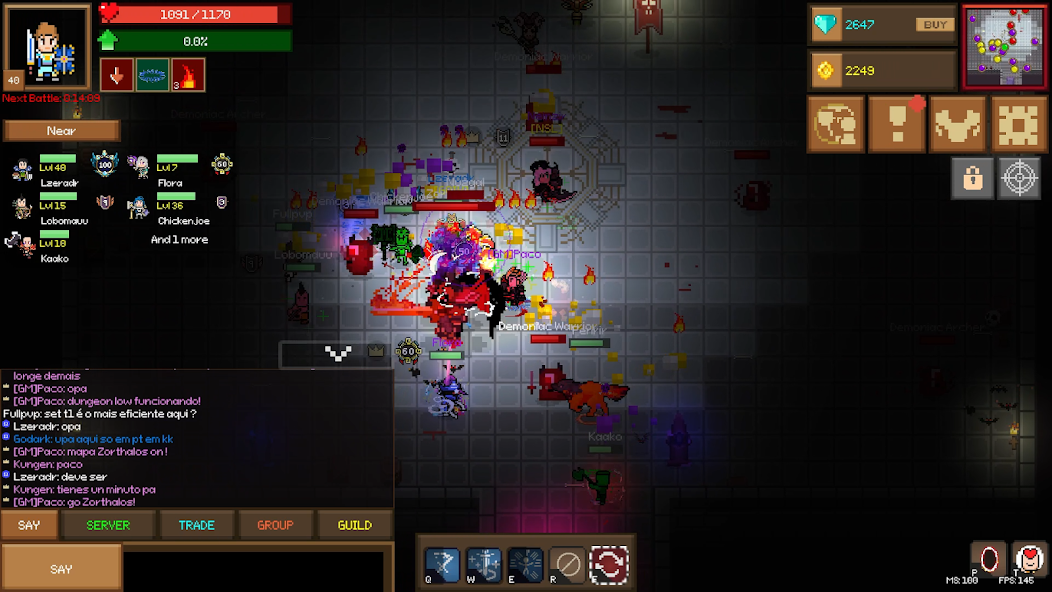Open the dungeon minimap
The height and width of the screenshot is (592, 1052).
click(x=1004, y=46)
